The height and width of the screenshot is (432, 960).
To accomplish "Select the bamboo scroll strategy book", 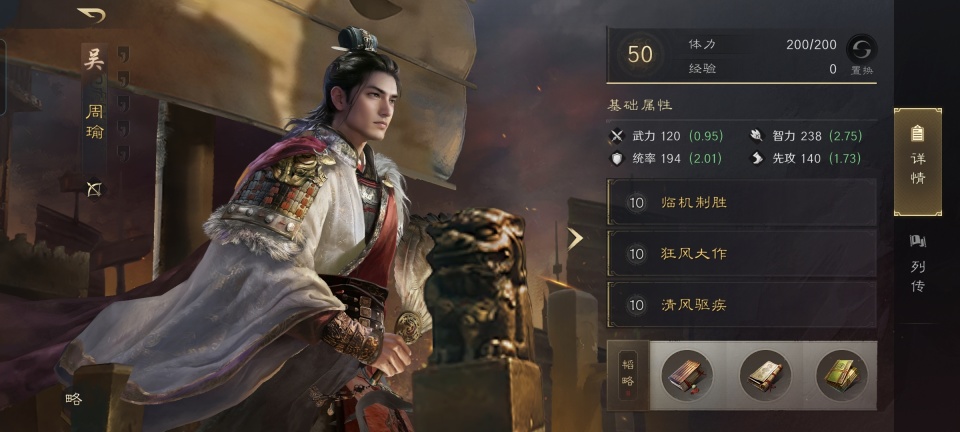I will [x=687, y=375].
